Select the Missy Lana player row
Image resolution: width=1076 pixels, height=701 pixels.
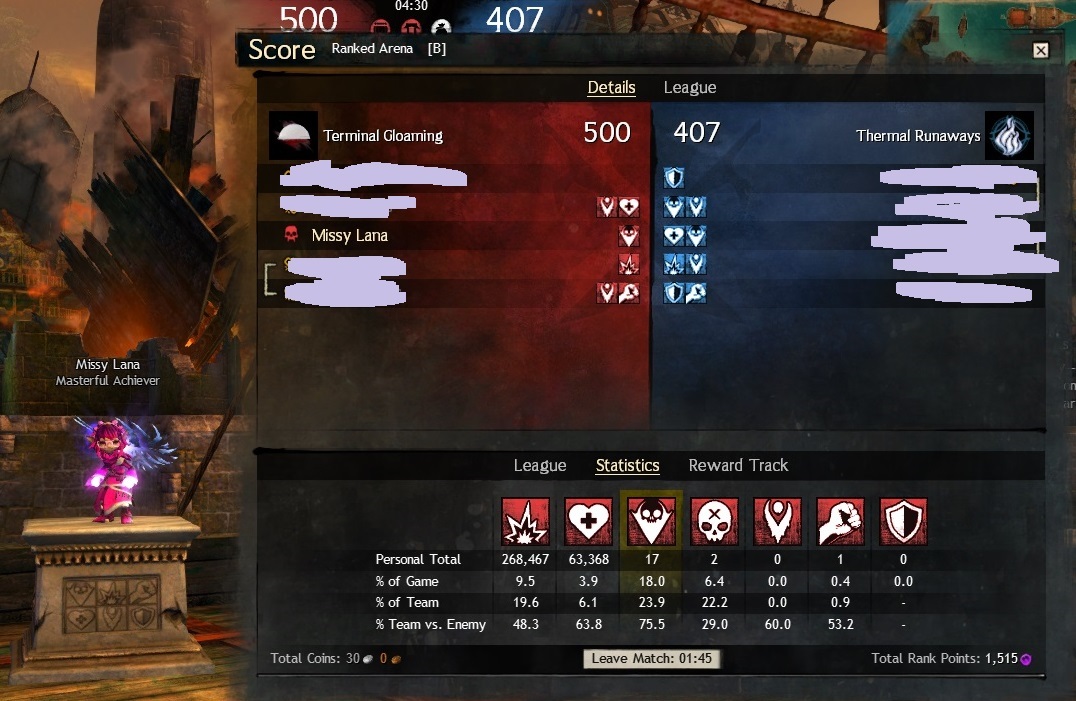[349, 236]
